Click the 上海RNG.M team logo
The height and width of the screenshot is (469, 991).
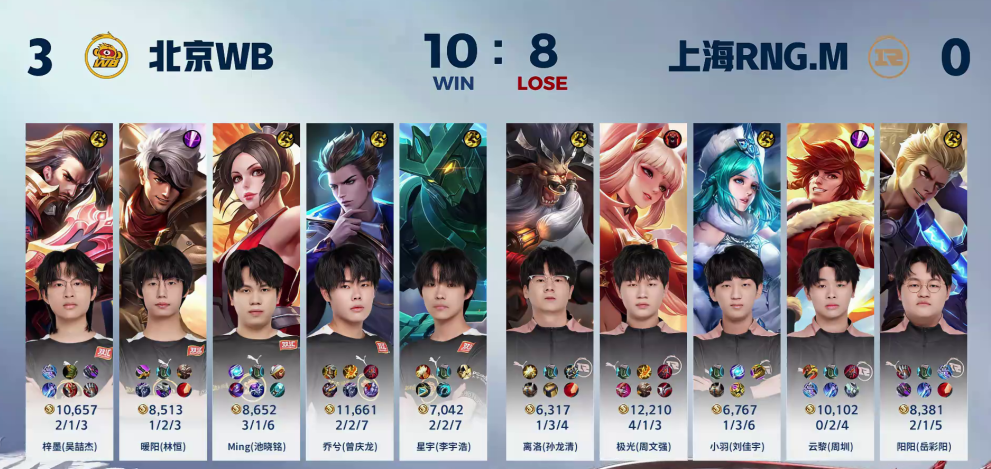887,56
